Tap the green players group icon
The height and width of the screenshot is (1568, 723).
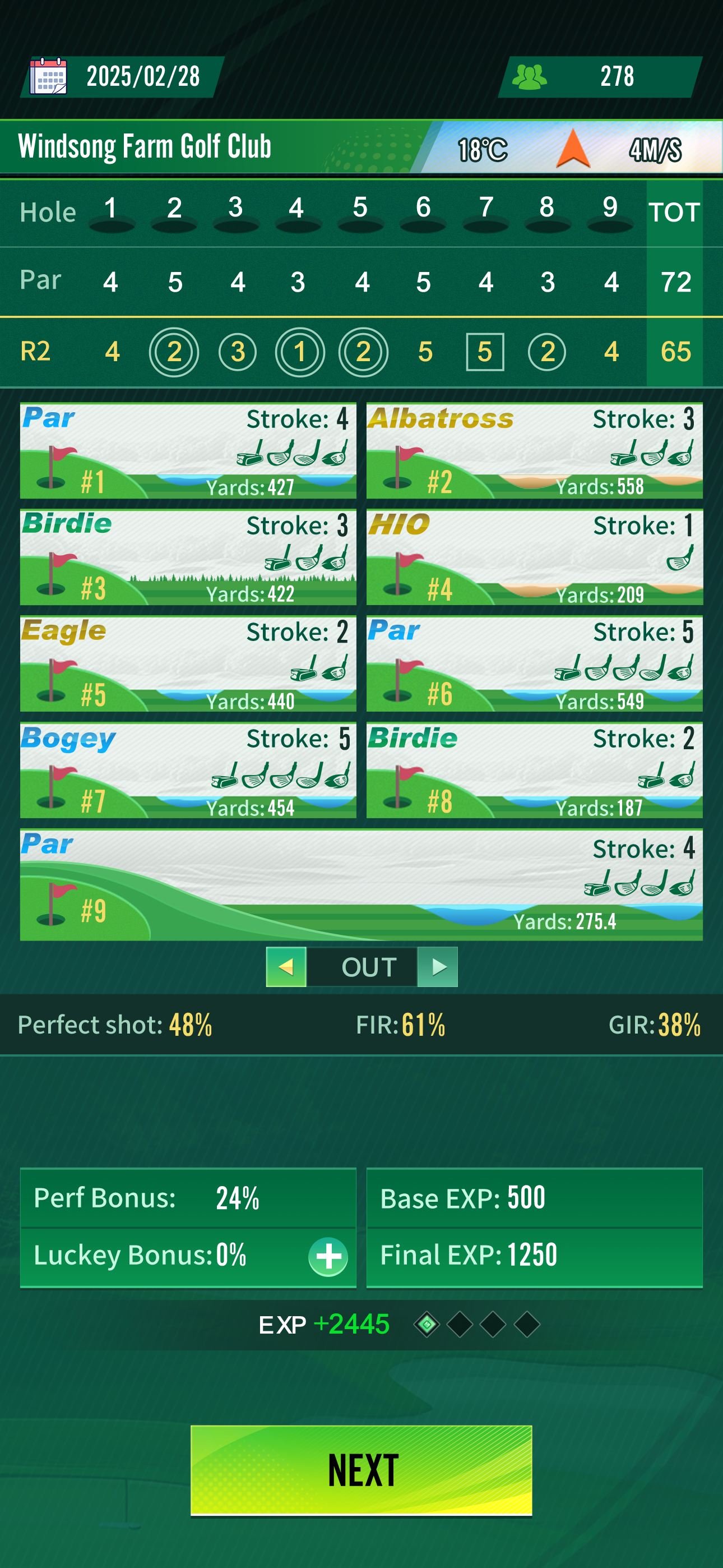529,77
